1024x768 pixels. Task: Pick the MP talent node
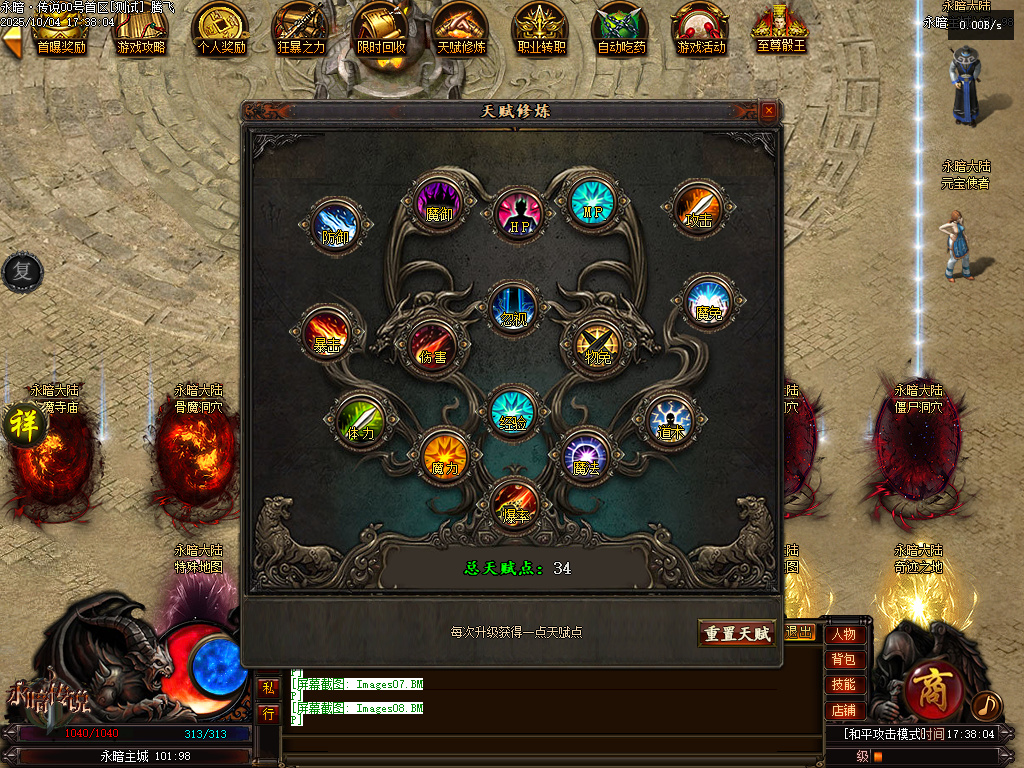tap(593, 200)
